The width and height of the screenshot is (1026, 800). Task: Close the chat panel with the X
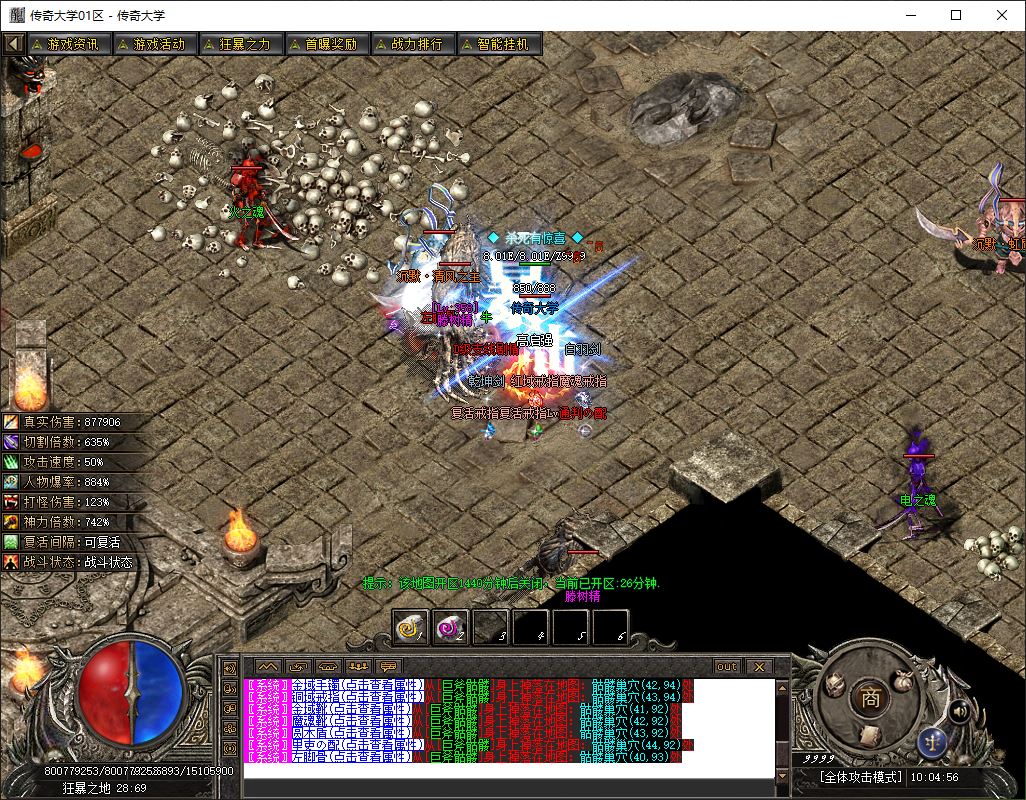point(759,666)
